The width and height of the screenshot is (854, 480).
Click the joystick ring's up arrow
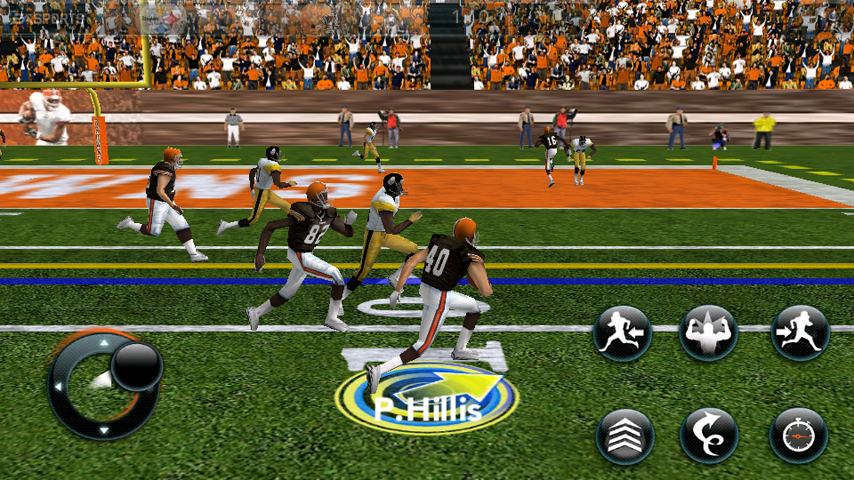click(x=104, y=341)
